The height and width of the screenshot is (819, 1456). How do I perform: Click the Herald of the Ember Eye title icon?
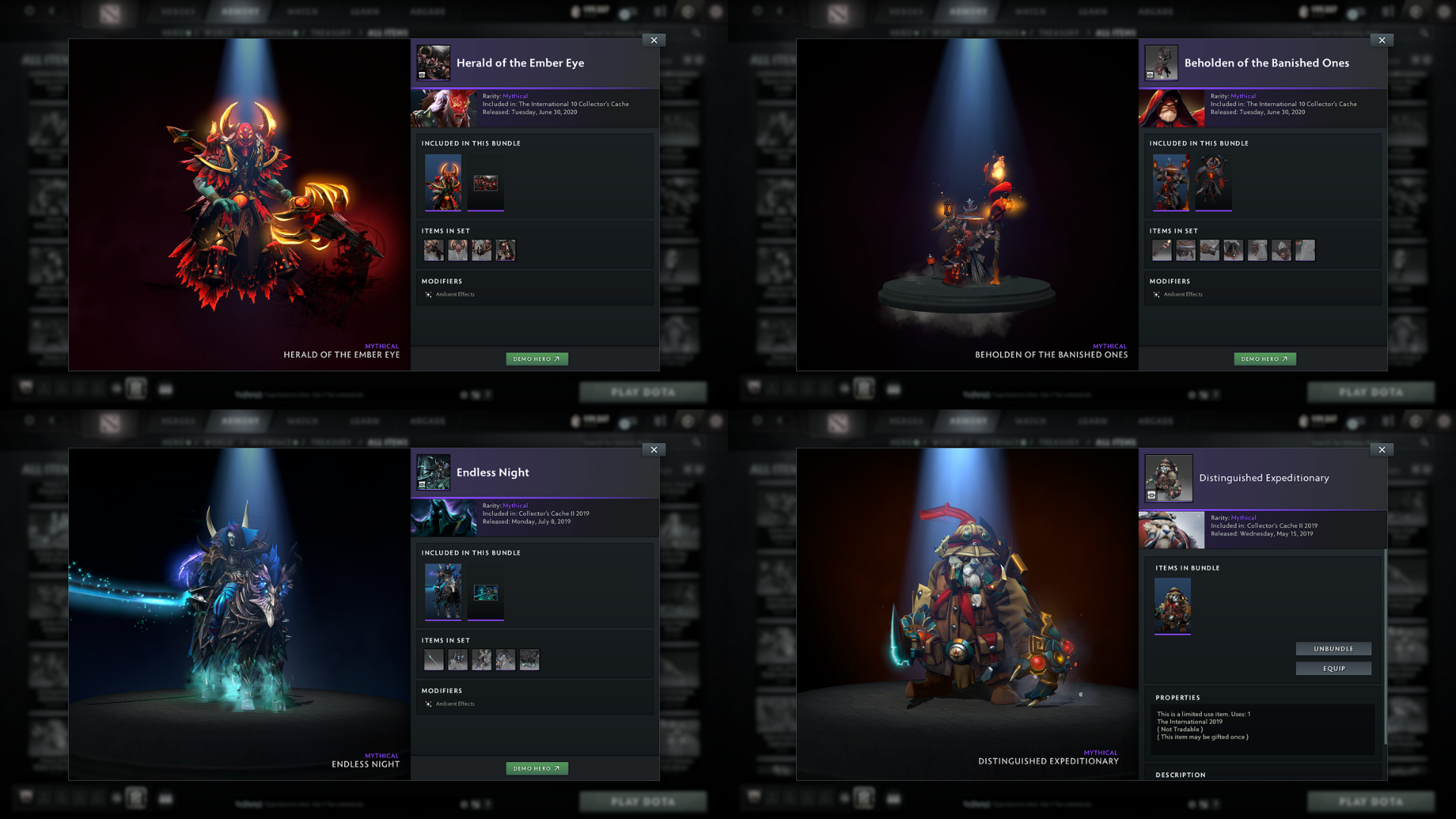click(x=433, y=63)
